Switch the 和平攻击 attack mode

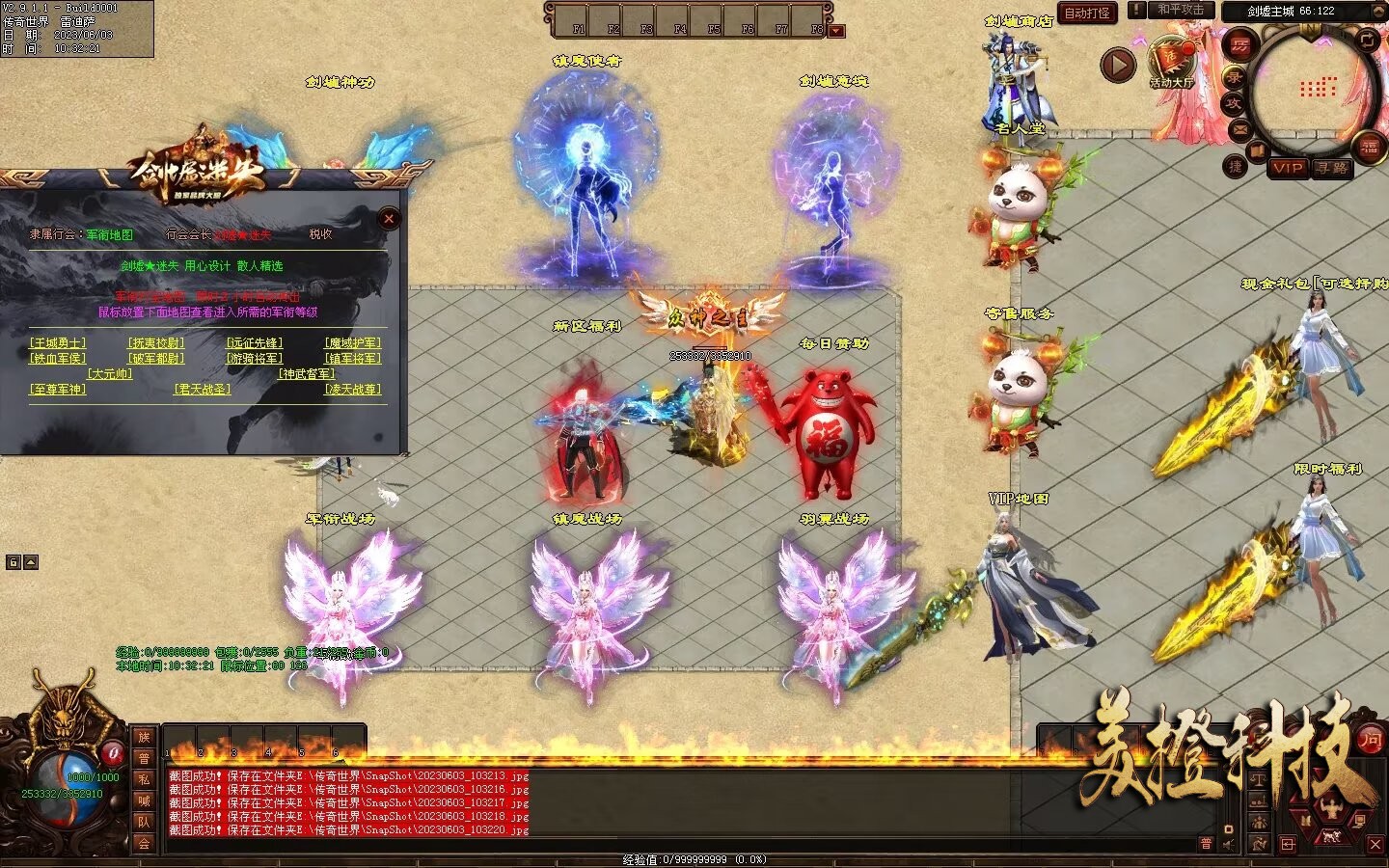(x=1181, y=10)
